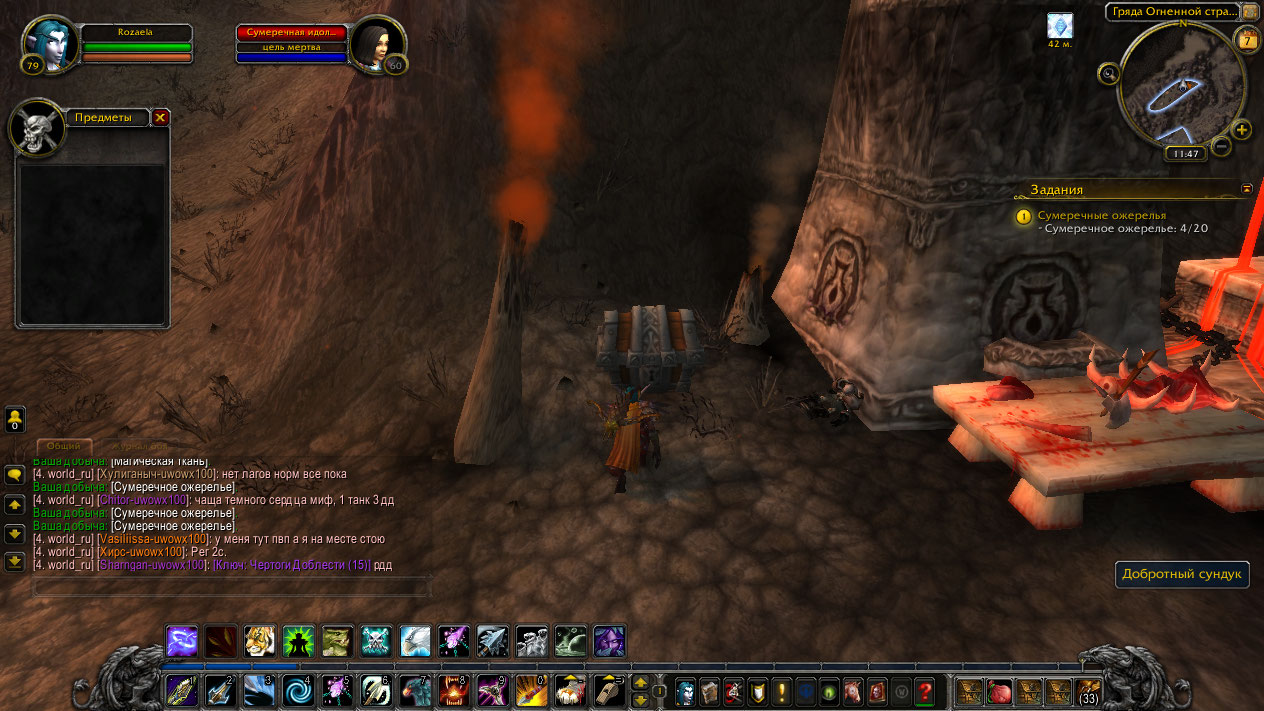Activate the tiger aspect ability icon

click(x=260, y=640)
